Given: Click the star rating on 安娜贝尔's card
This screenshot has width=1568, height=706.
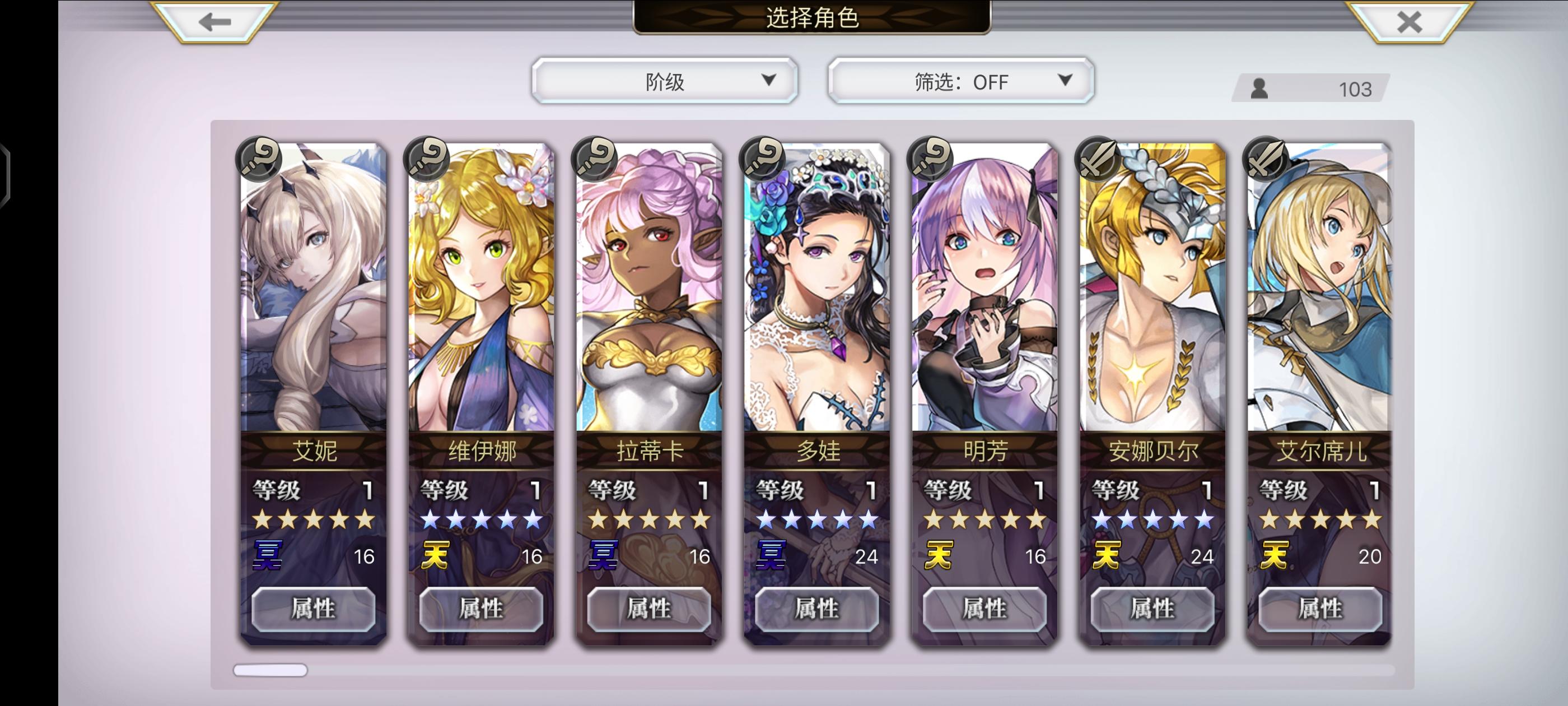Looking at the screenshot, I should (1153, 521).
